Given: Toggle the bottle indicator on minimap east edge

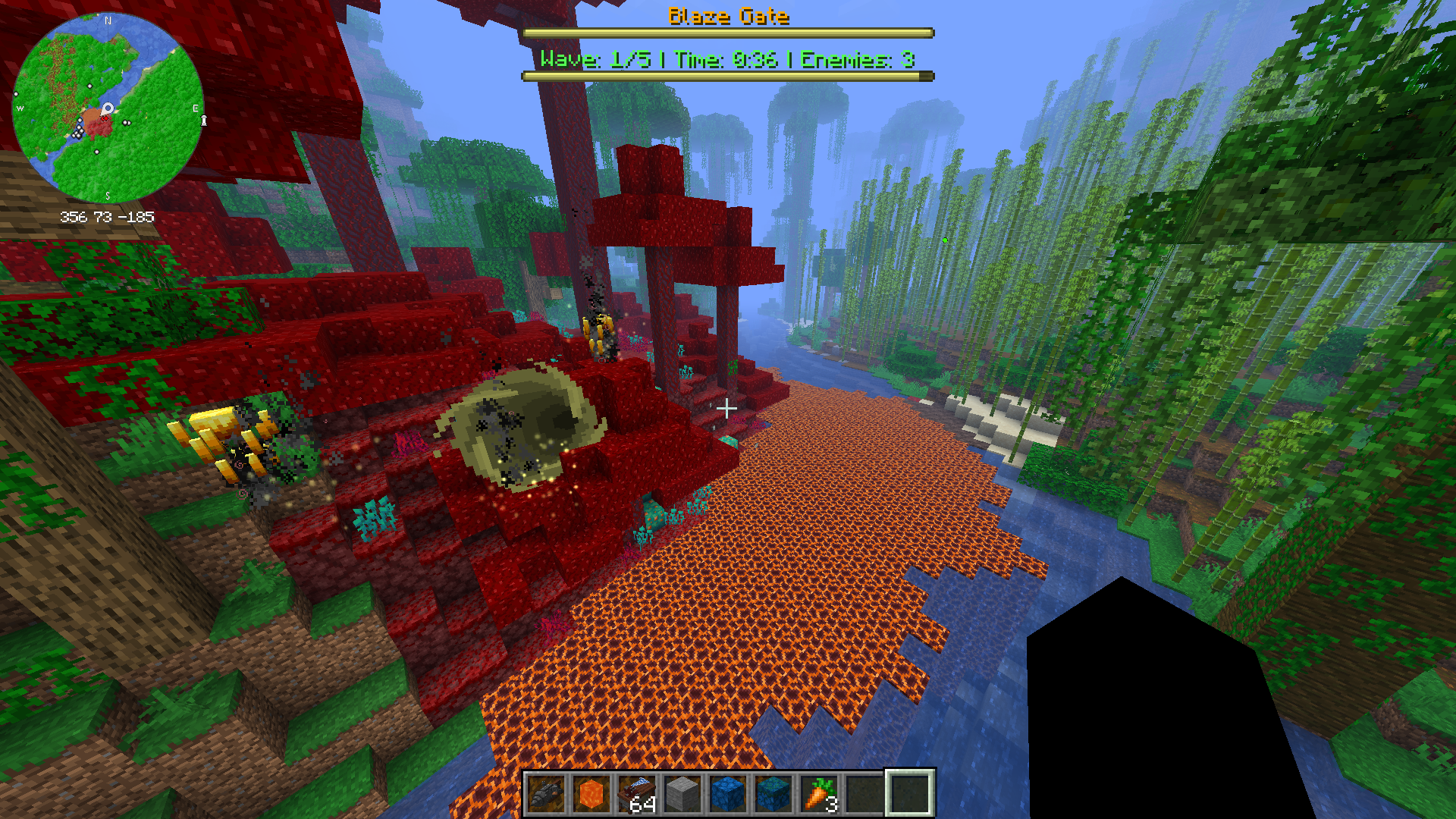Looking at the screenshot, I should [x=204, y=121].
